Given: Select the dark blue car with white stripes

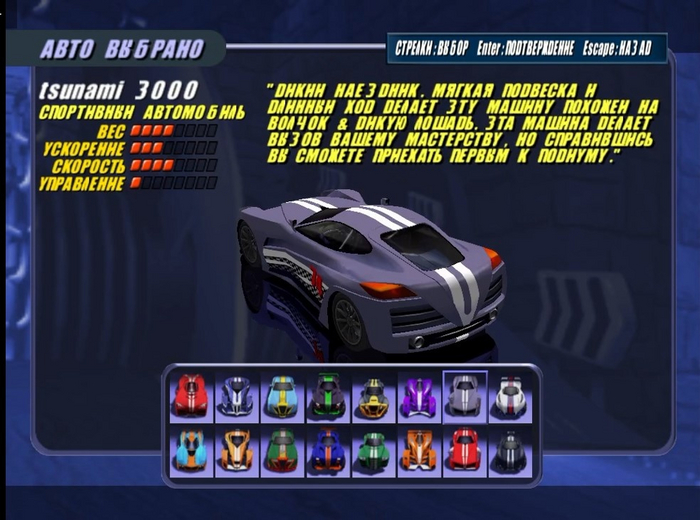Looking at the screenshot, I should pos(237,397).
